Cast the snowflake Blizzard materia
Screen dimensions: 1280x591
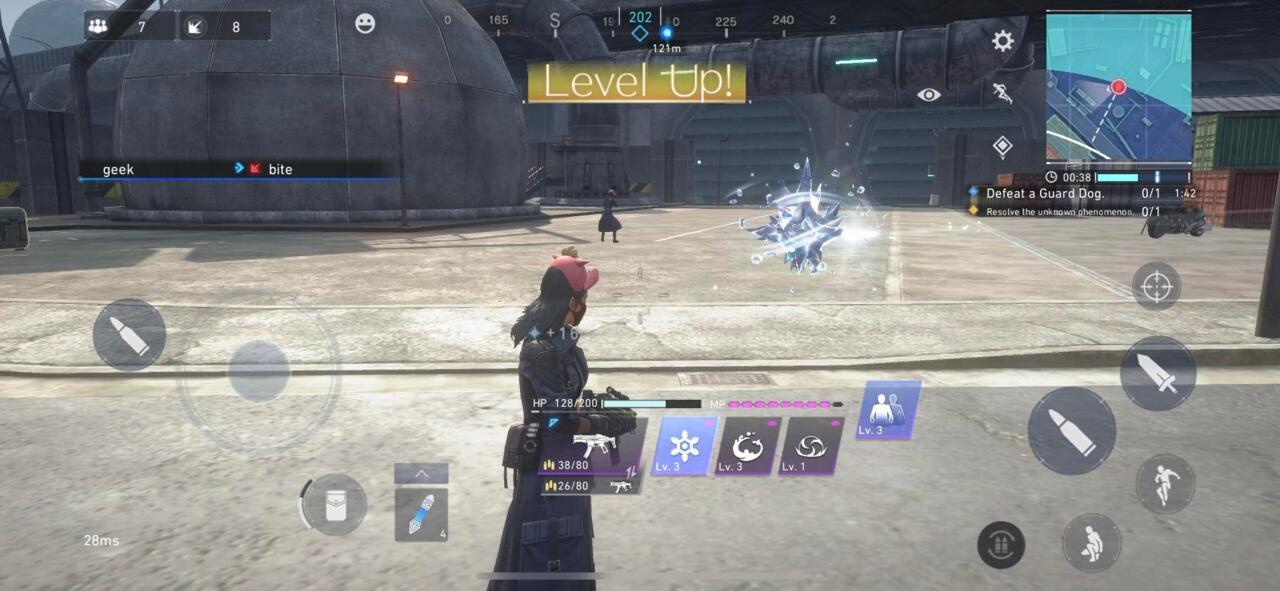pyautogui.click(x=685, y=446)
